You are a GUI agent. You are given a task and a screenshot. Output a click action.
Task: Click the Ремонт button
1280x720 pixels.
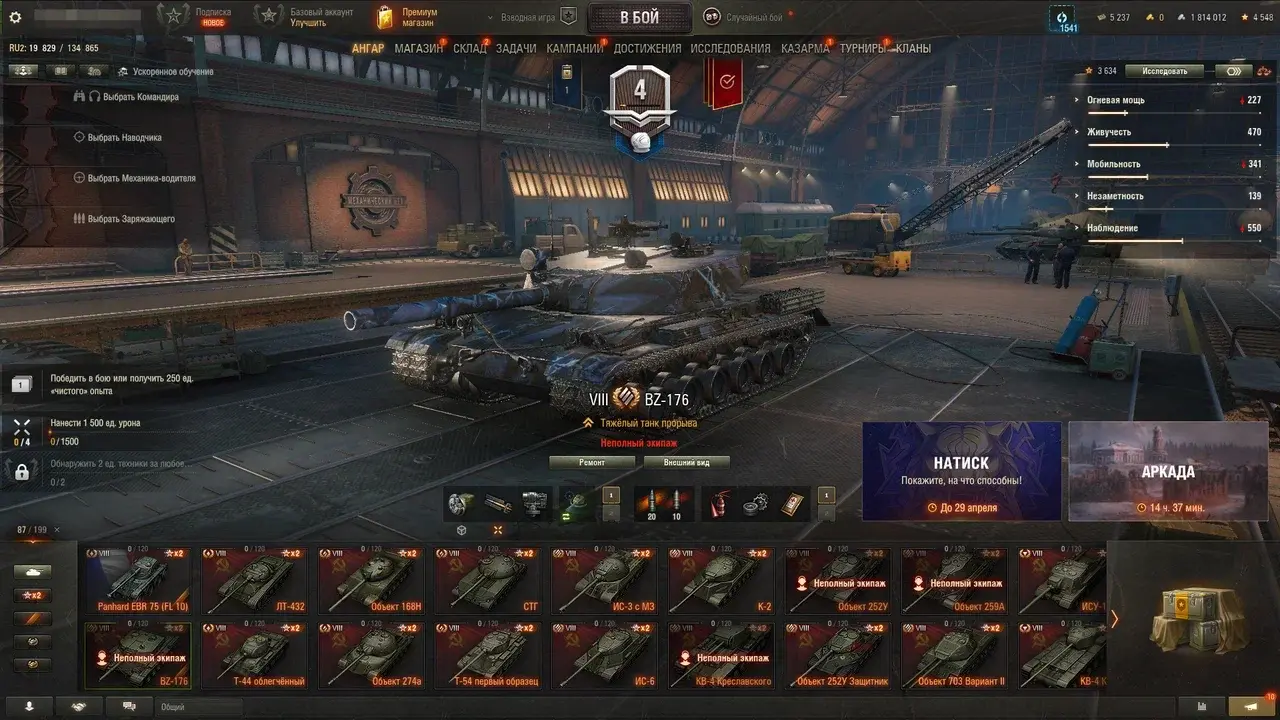[592, 462]
